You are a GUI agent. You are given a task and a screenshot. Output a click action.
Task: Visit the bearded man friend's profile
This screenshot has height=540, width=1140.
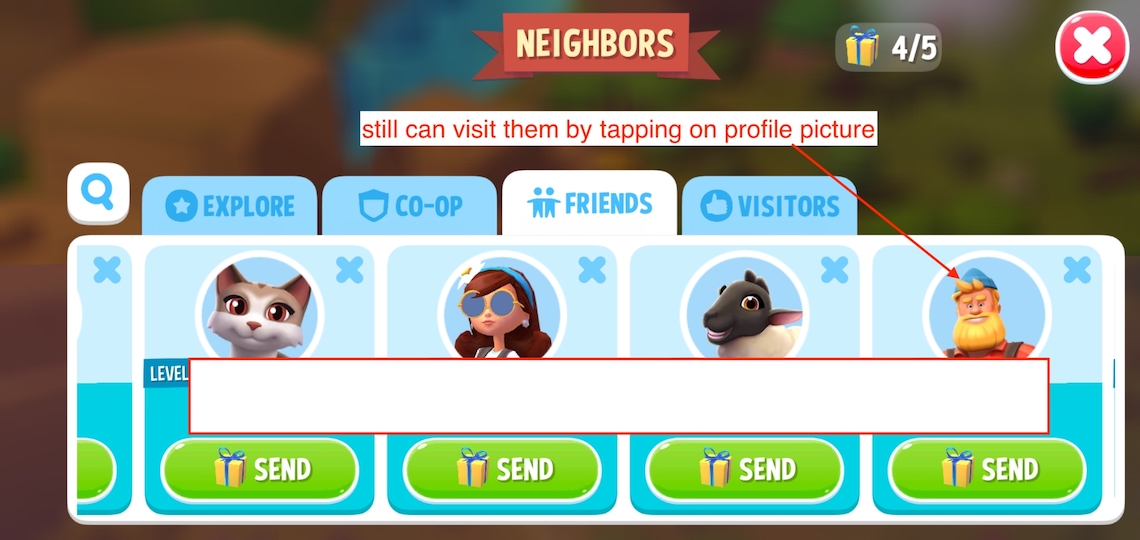point(986,310)
